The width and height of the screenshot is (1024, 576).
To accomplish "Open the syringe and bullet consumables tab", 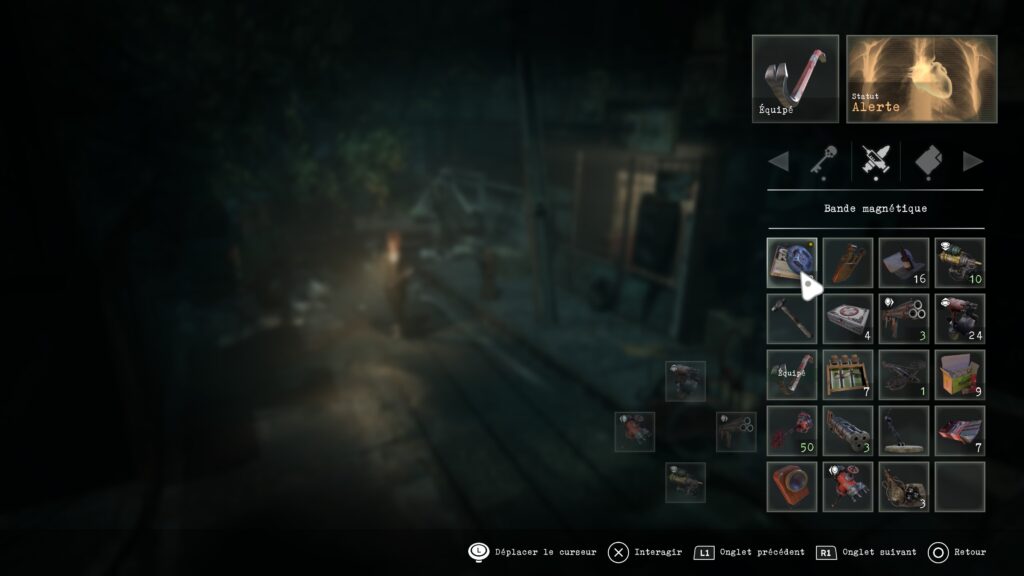I will click(876, 160).
